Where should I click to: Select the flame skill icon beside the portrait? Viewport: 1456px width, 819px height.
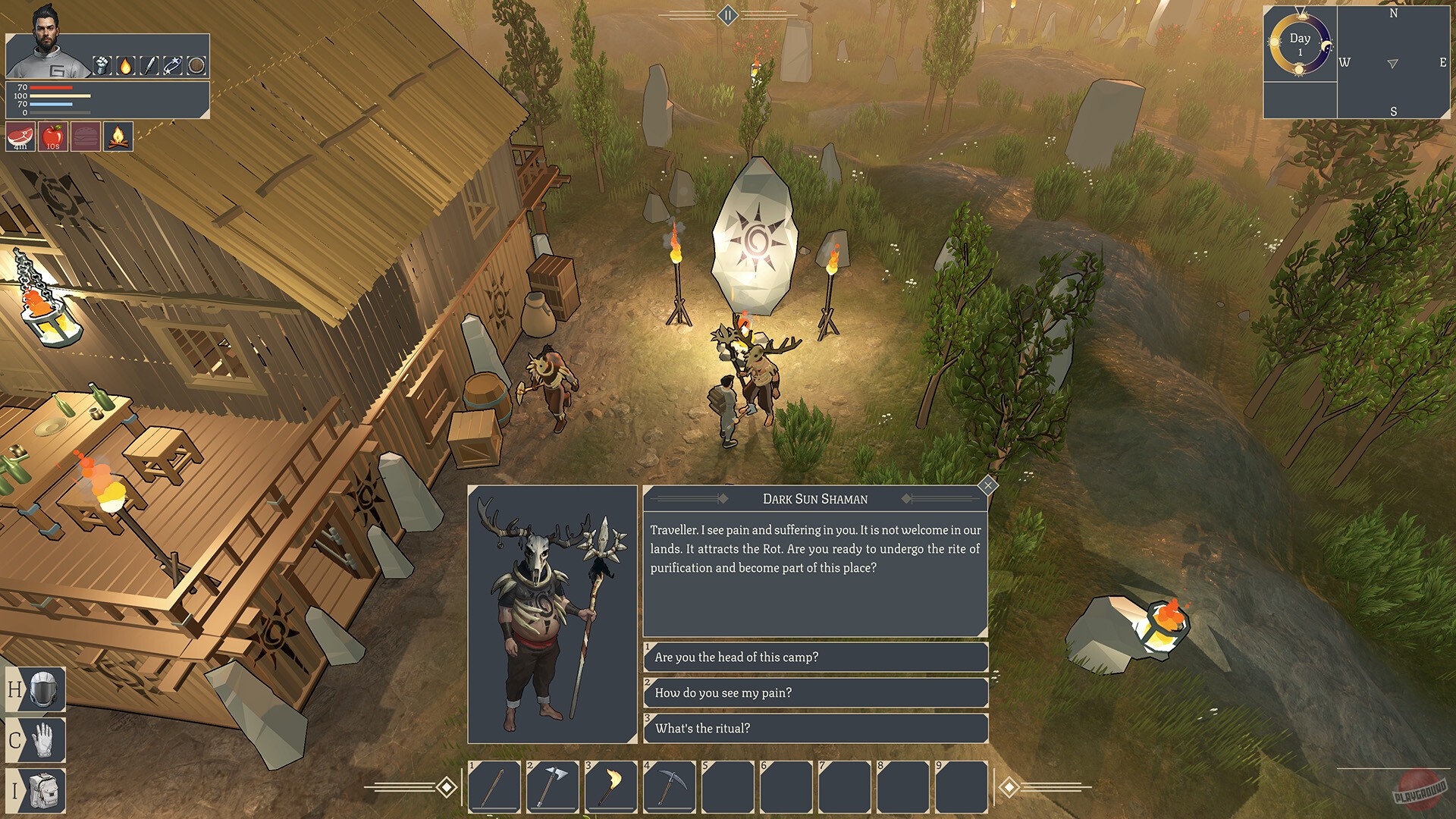click(x=126, y=66)
